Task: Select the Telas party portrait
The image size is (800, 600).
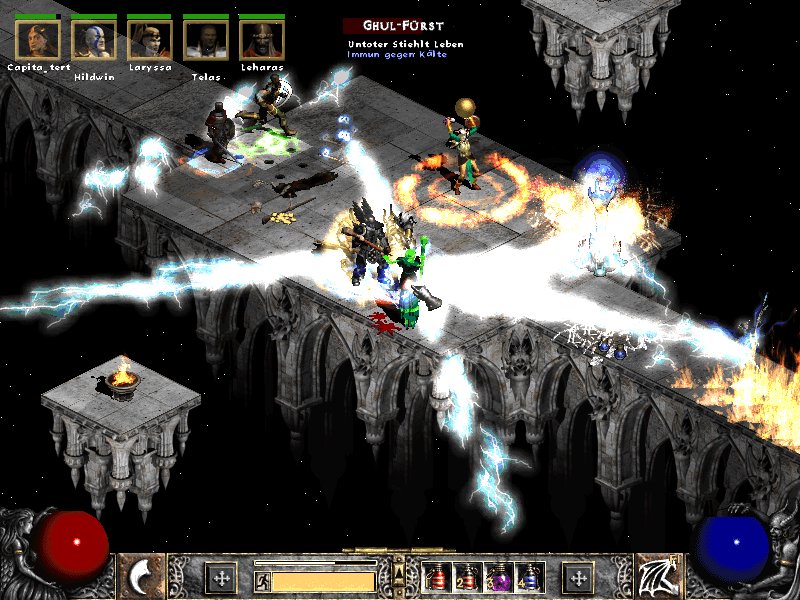Action: [x=206, y=39]
